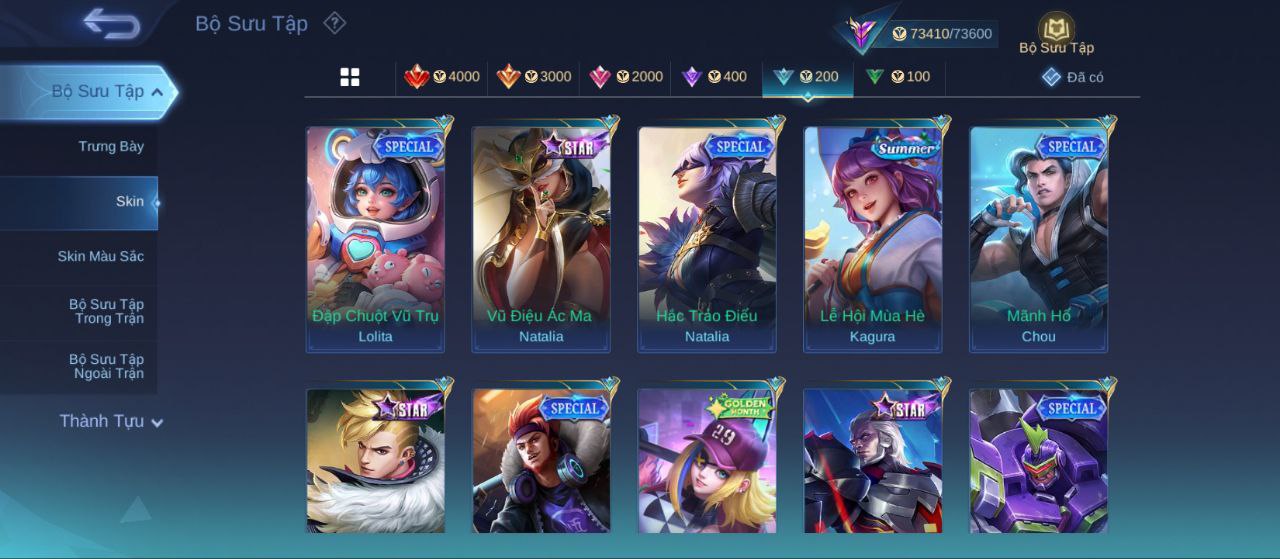Select Lolita's Đập Chuột Vũ Trụ skin card
Viewport: 1280px width, 559px height.
point(375,238)
